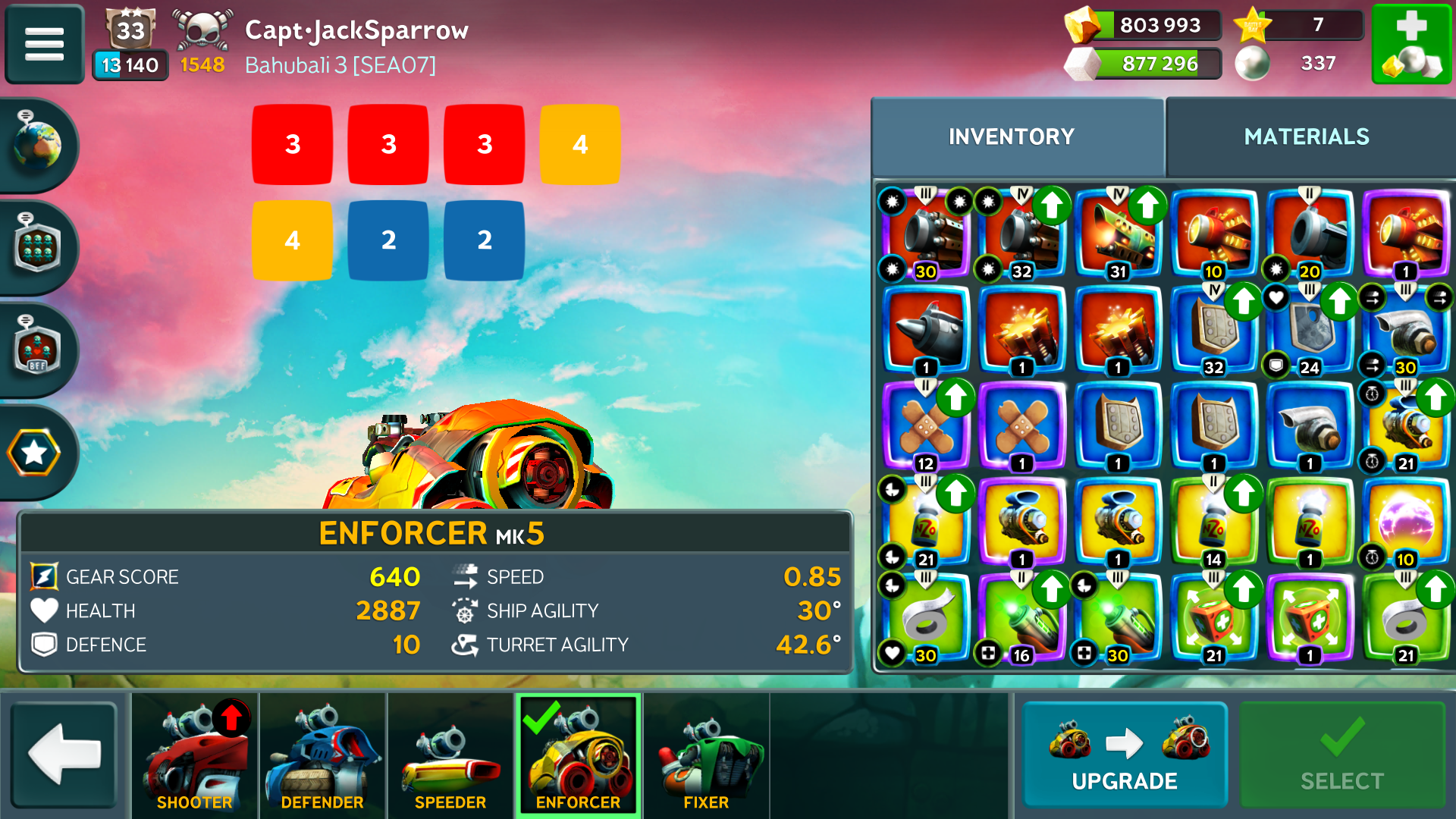
Task: Select the purple orb item level 10
Action: [1405, 522]
